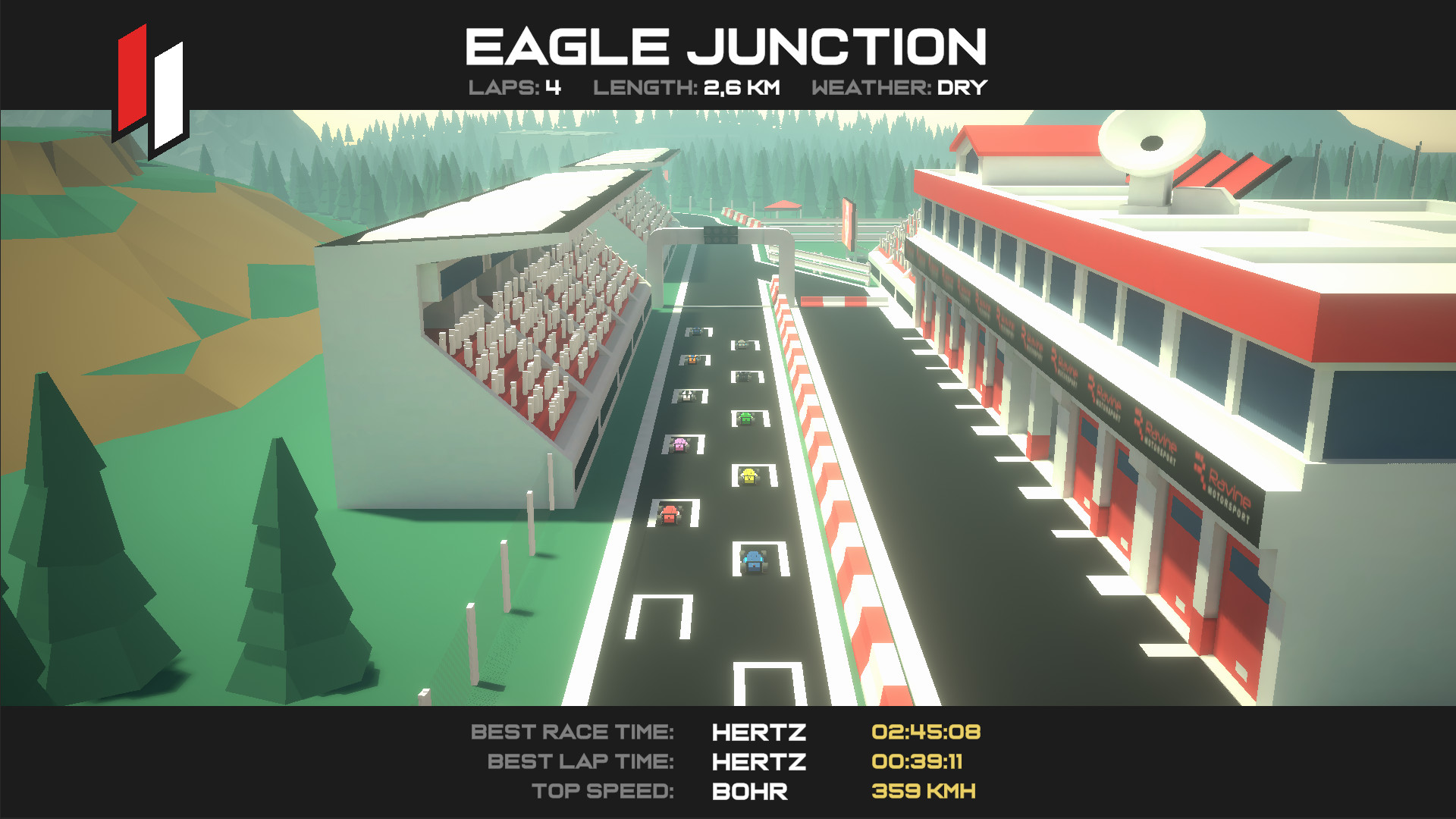Select the orange car near the front row
The height and width of the screenshot is (819, 1456).
coord(692,359)
